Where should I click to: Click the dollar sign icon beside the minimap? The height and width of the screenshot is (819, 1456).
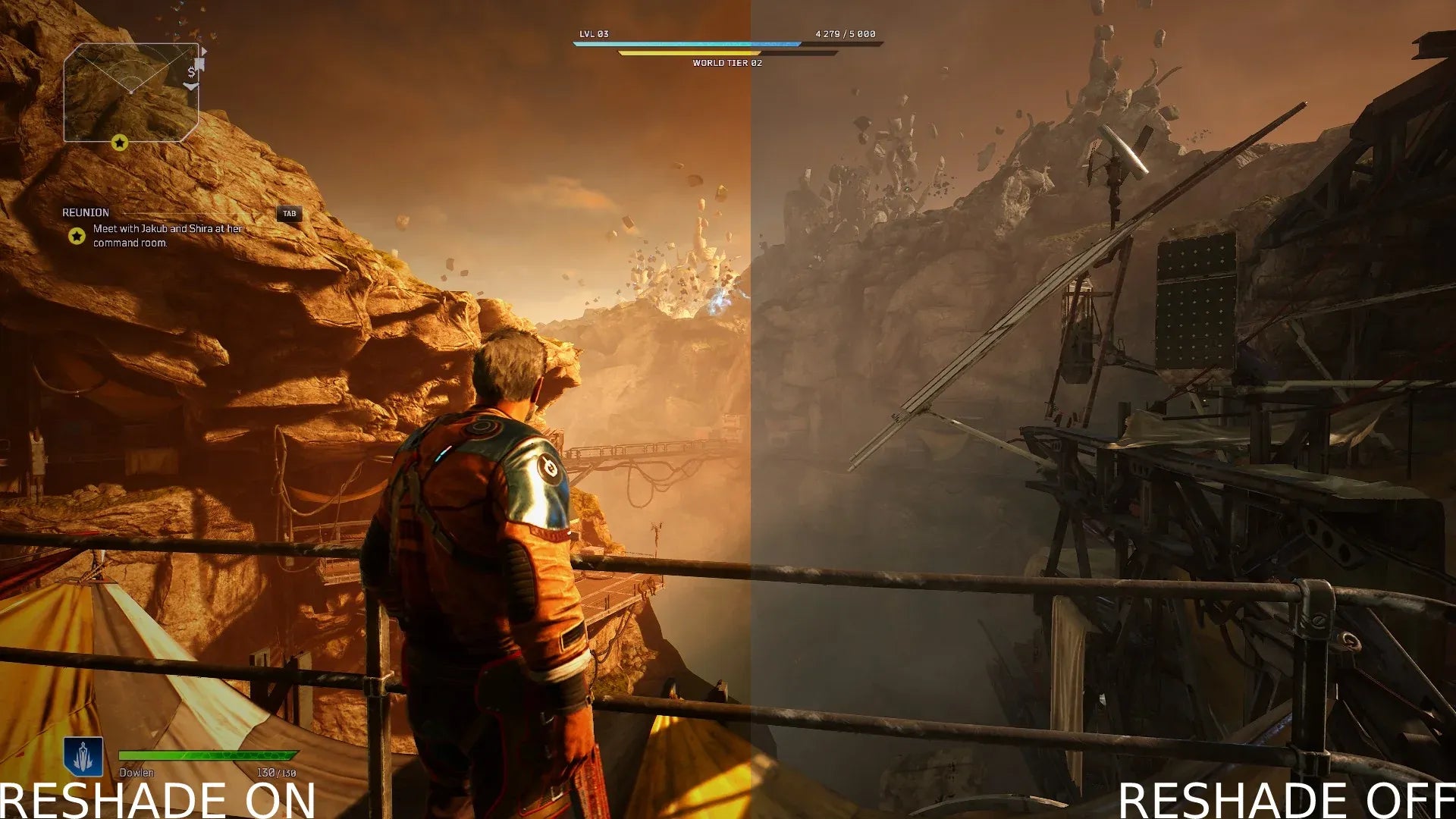pos(192,73)
